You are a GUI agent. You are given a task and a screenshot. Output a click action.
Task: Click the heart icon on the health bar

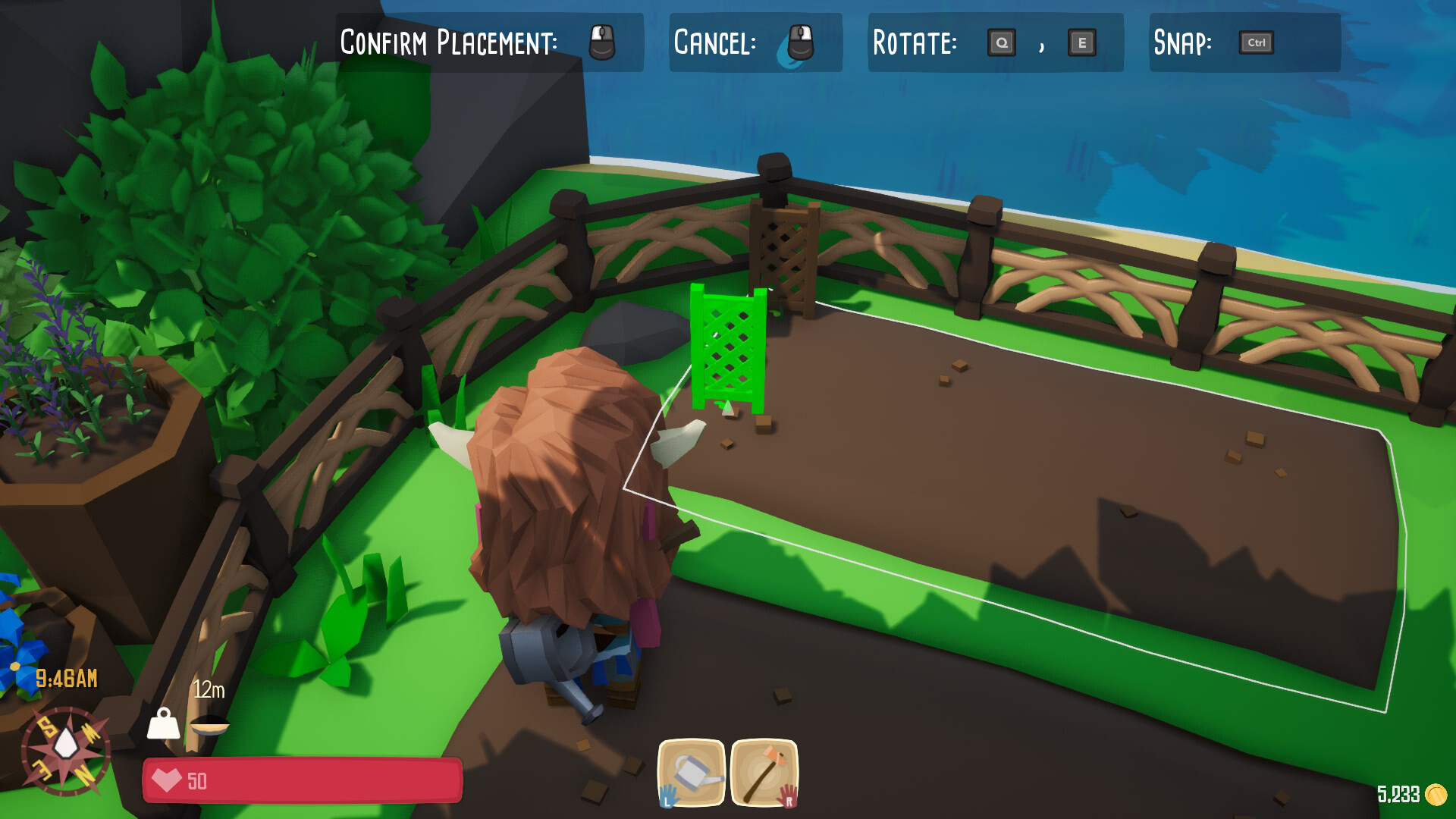(168, 780)
